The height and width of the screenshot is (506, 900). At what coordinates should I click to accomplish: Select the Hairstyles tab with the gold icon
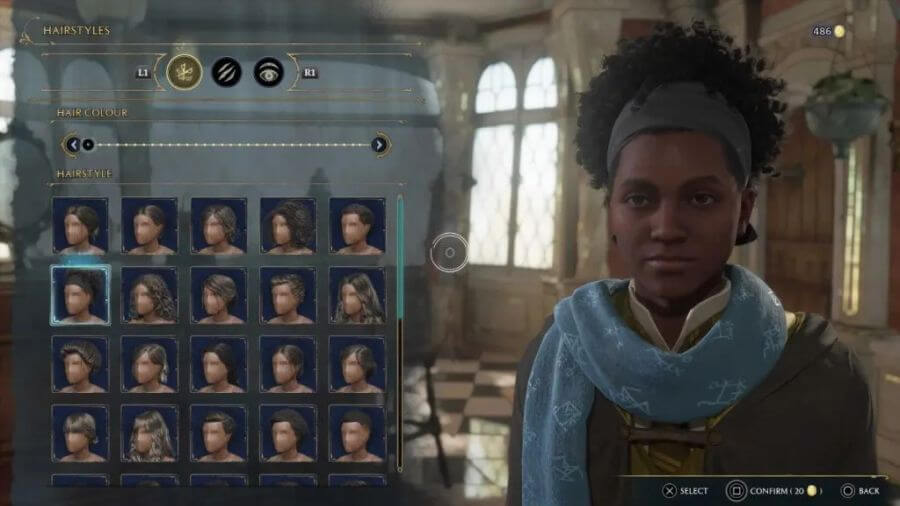(184, 72)
